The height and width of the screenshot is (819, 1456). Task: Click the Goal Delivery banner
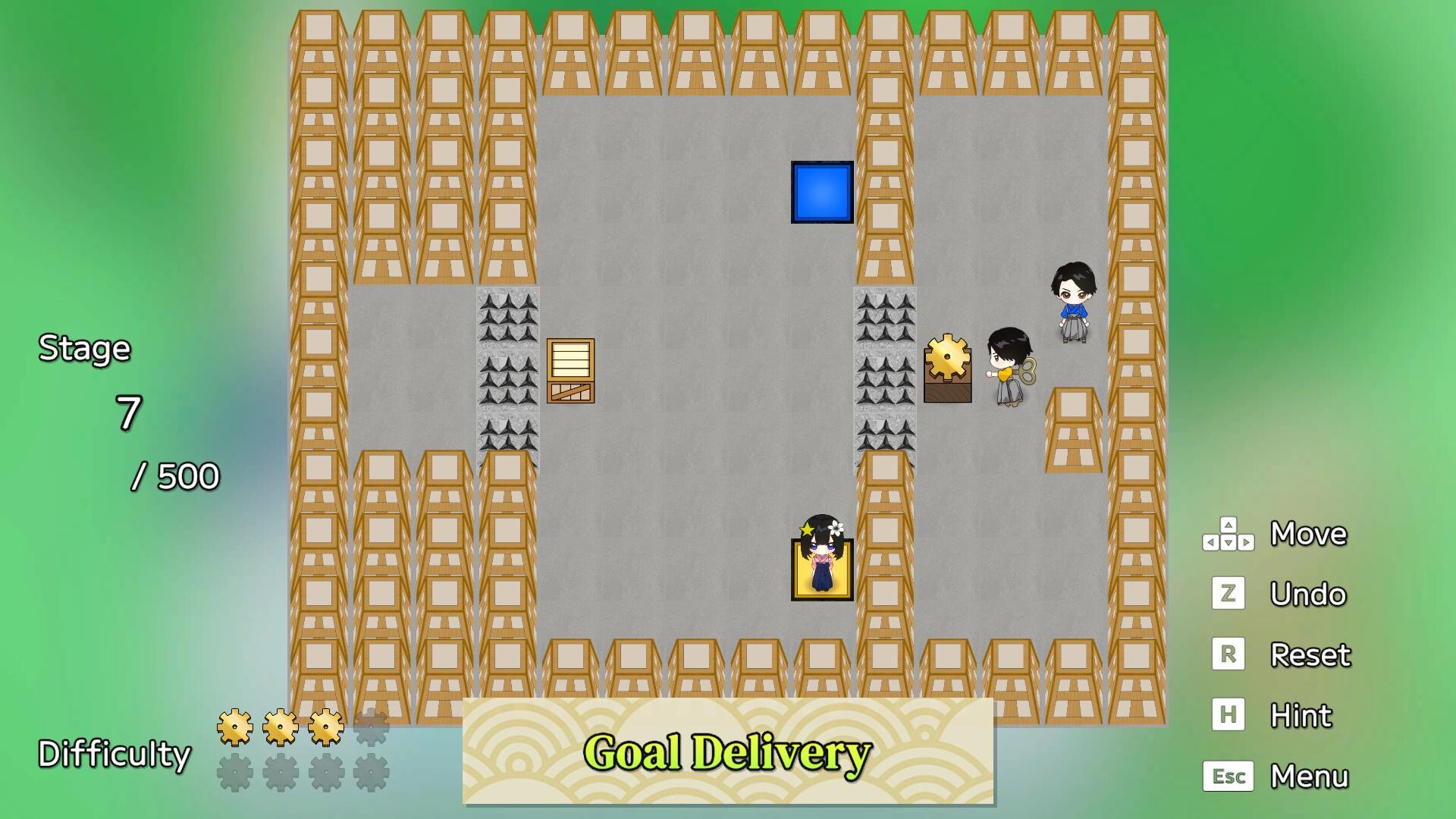728,753
